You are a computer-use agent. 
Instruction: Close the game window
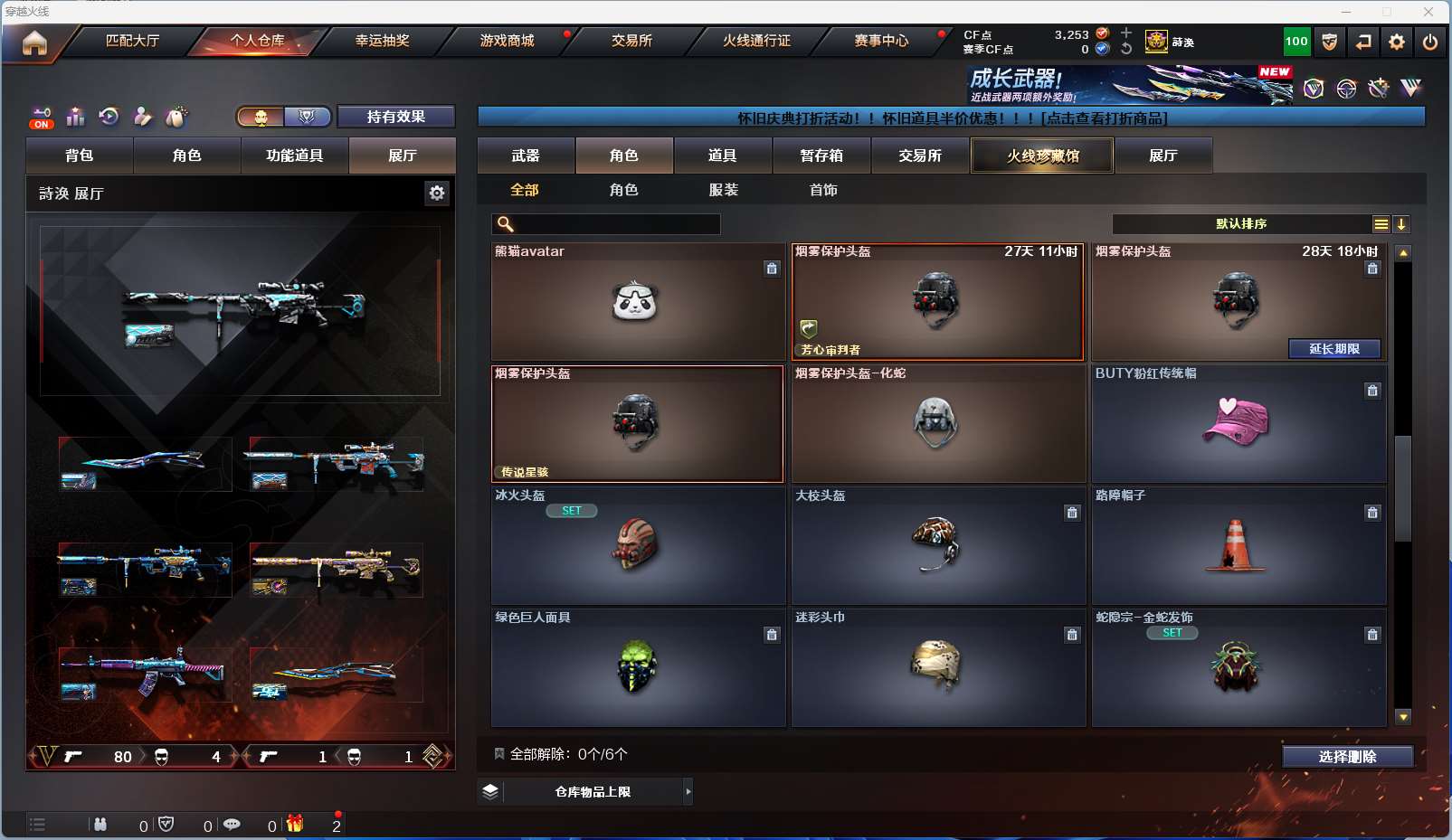click(x=1428, y=12)
